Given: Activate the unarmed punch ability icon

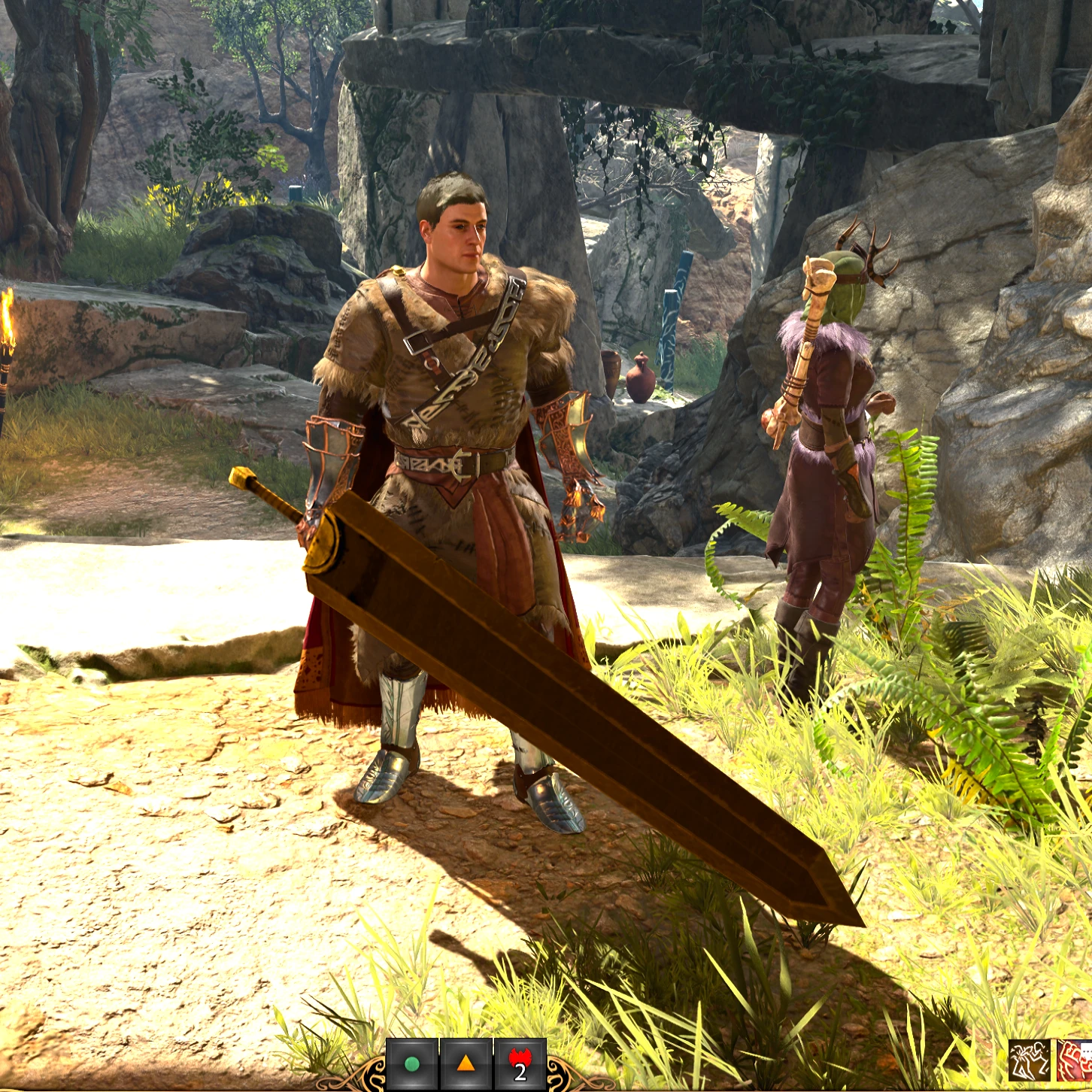Looking at the screenshot, I should (x=1030, y=1061).
